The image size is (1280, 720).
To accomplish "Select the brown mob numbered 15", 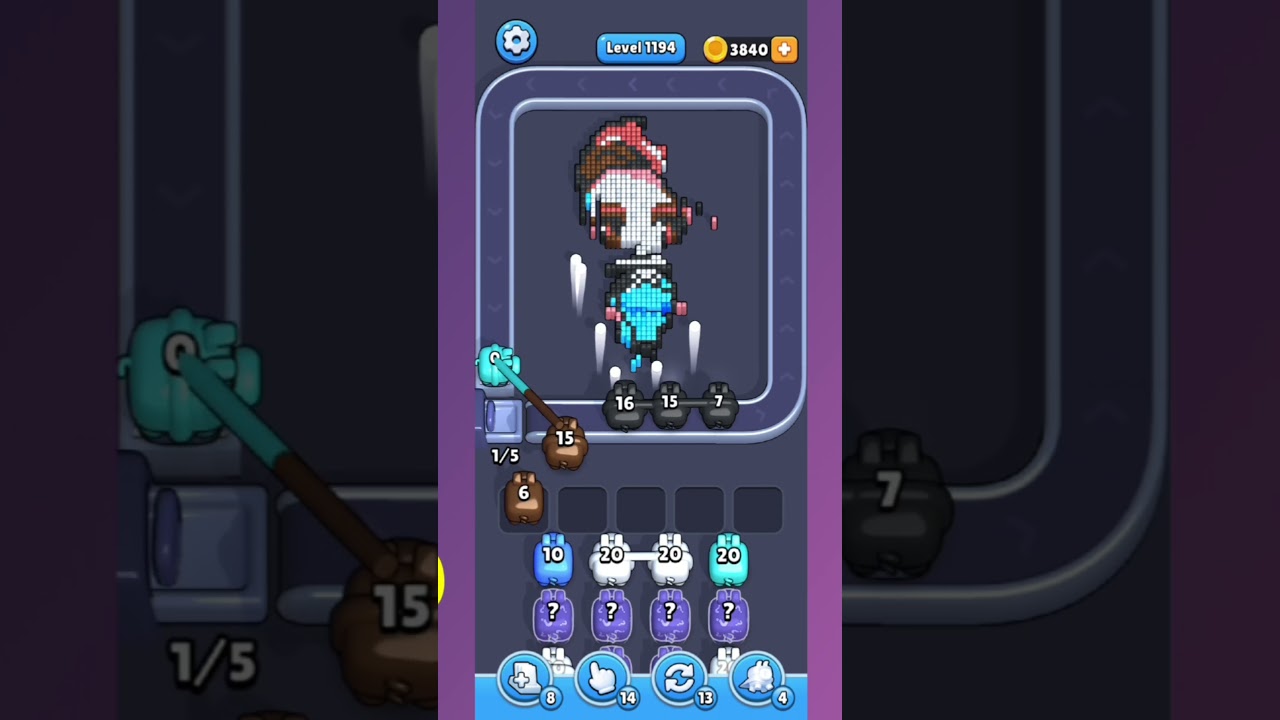I will tap(565, 443).
